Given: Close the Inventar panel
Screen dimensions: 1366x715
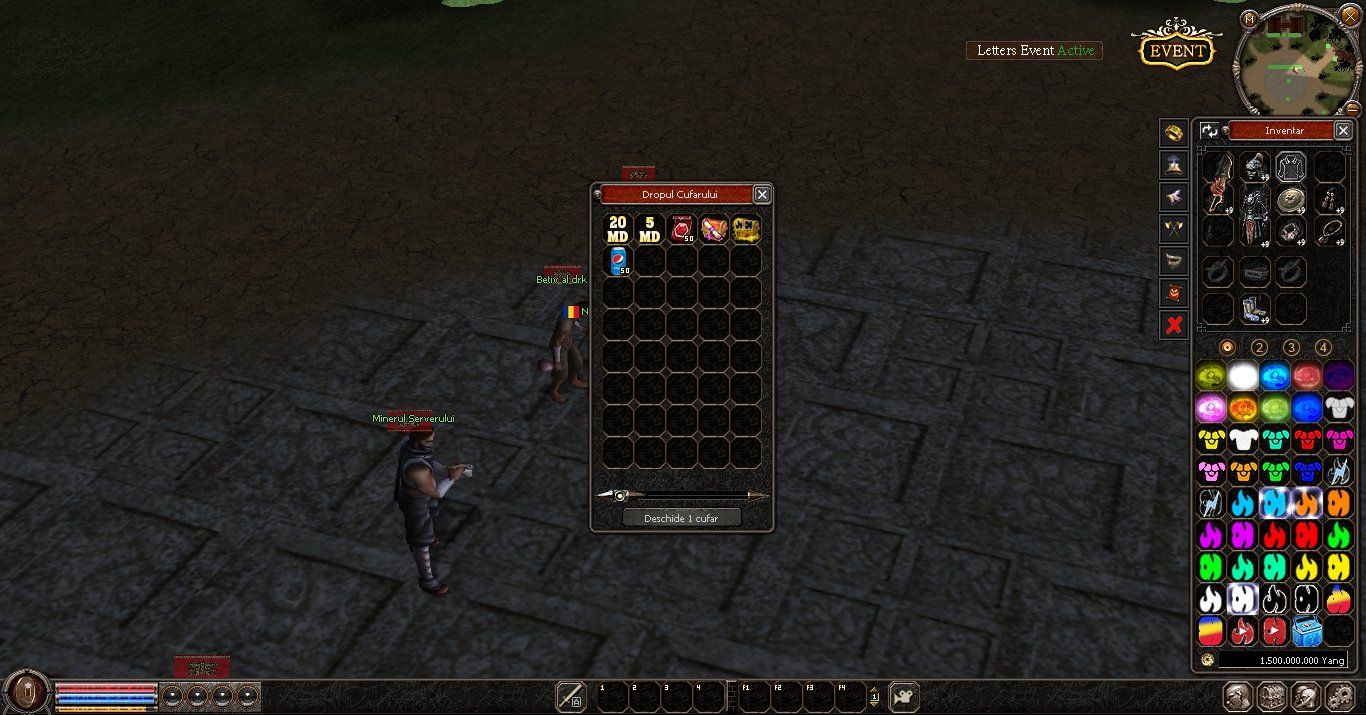Looking at the screenshot, I should pyautogui.click(x=1343, y=130).
